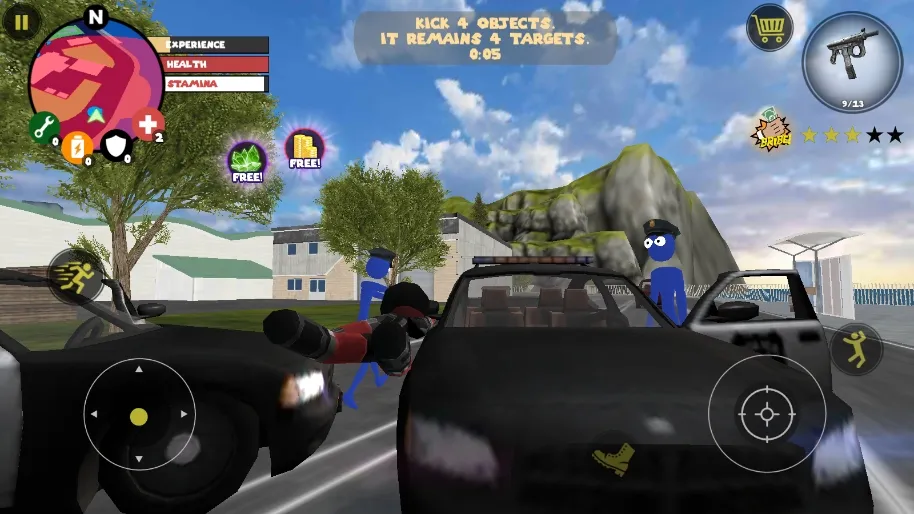This screenshot has width=914, height=514.
Task: Tap the yellow center of the movement joystick
Action: pos(139,416)
